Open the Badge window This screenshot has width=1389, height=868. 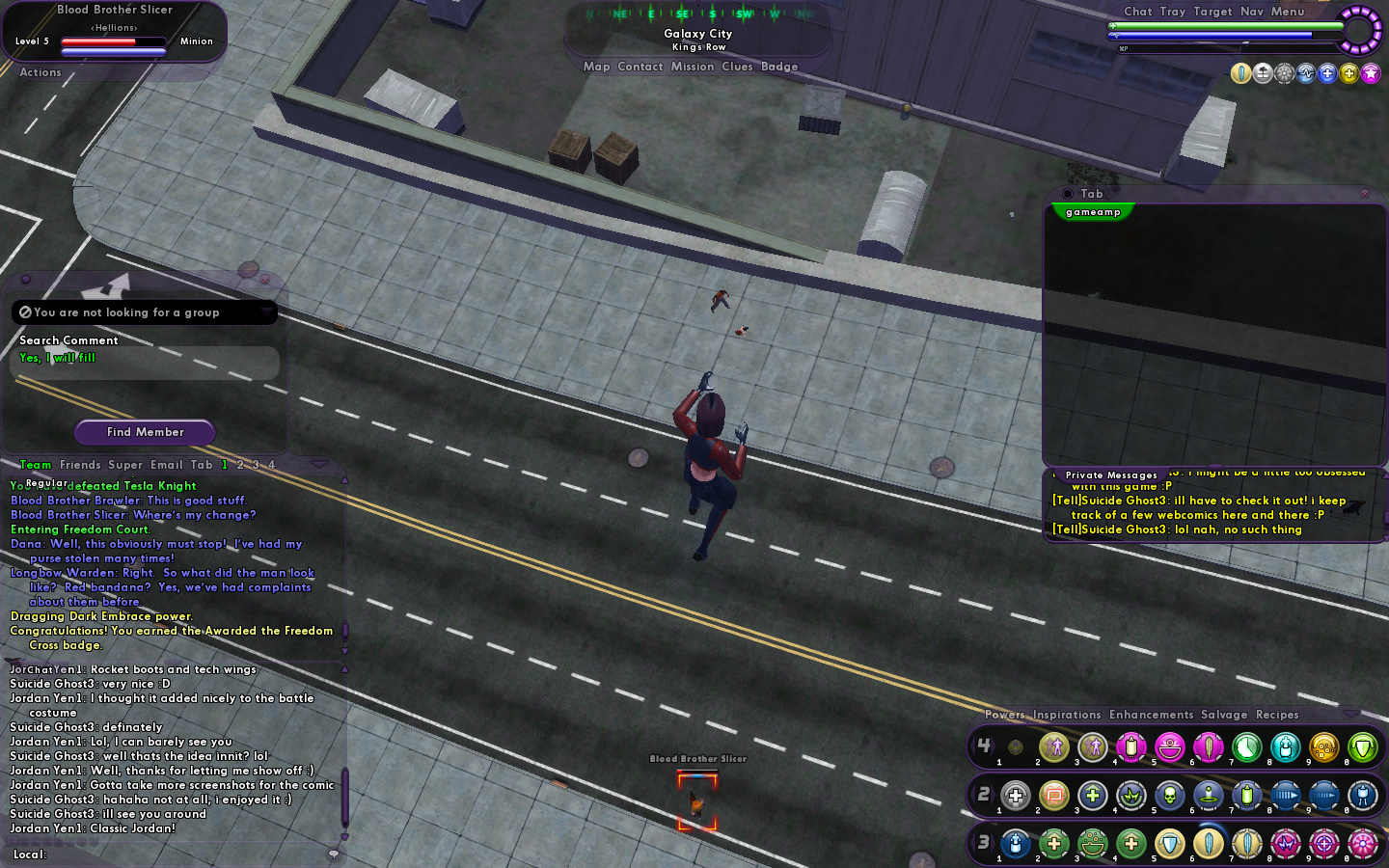coord(779,67)
